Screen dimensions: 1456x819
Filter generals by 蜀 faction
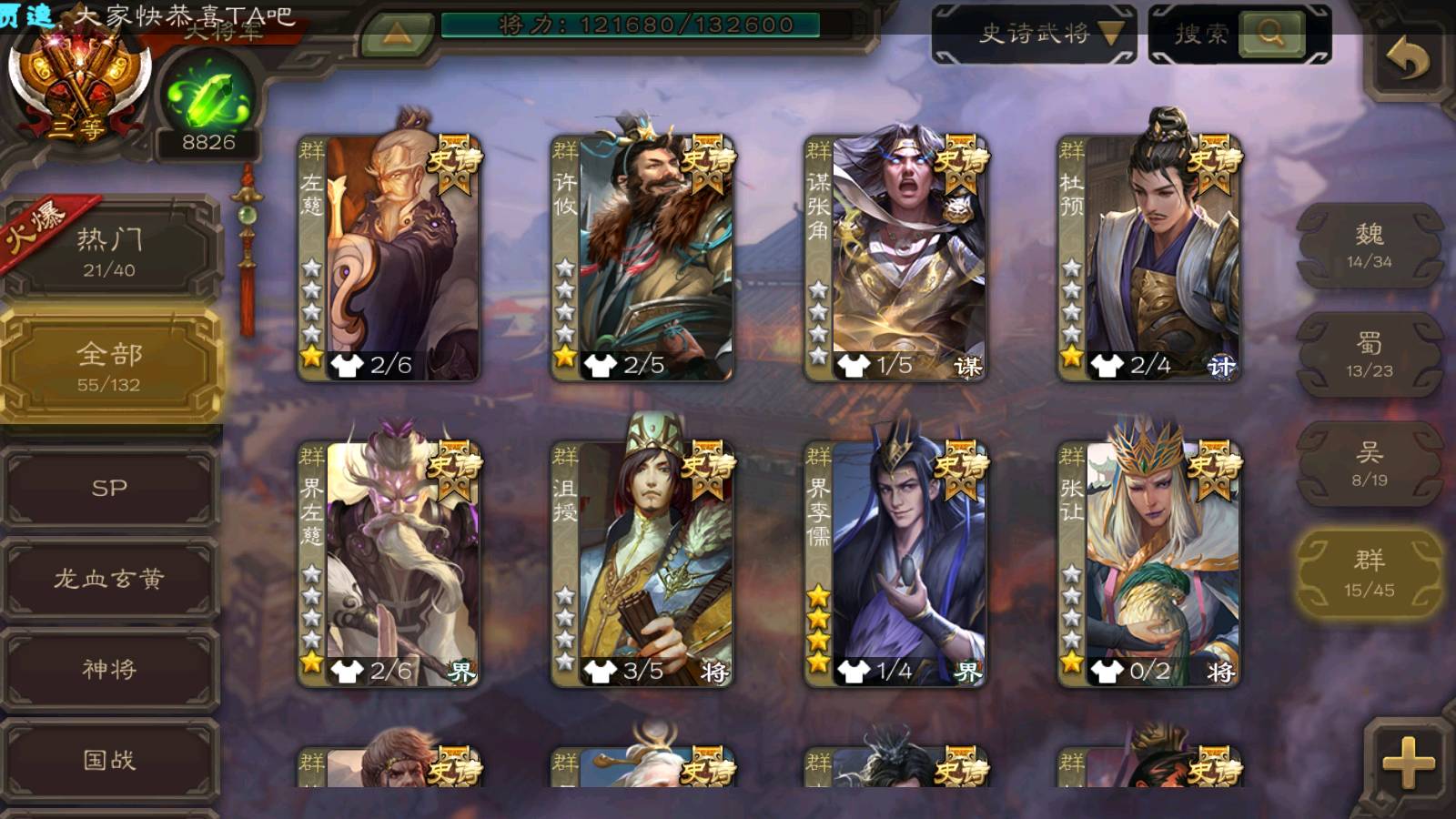tap(1369, 355)
